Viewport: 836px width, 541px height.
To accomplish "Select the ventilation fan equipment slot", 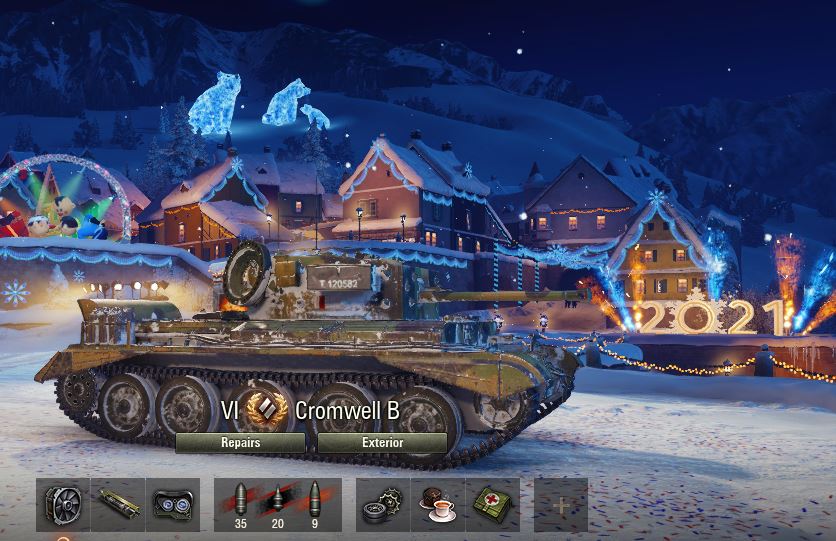I will [63, 504].
